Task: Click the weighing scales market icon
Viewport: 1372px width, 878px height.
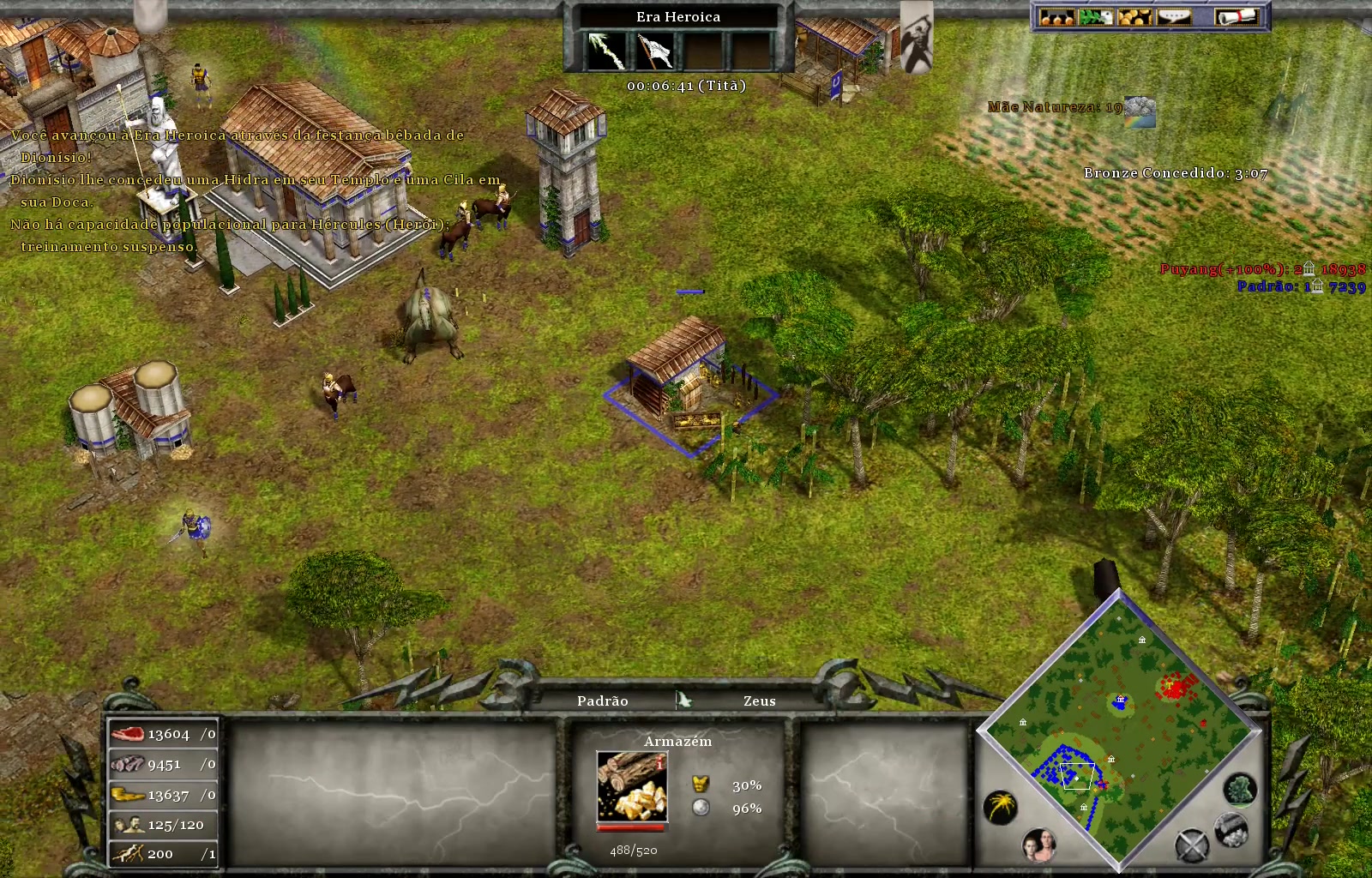Action: pos(1056,16)
